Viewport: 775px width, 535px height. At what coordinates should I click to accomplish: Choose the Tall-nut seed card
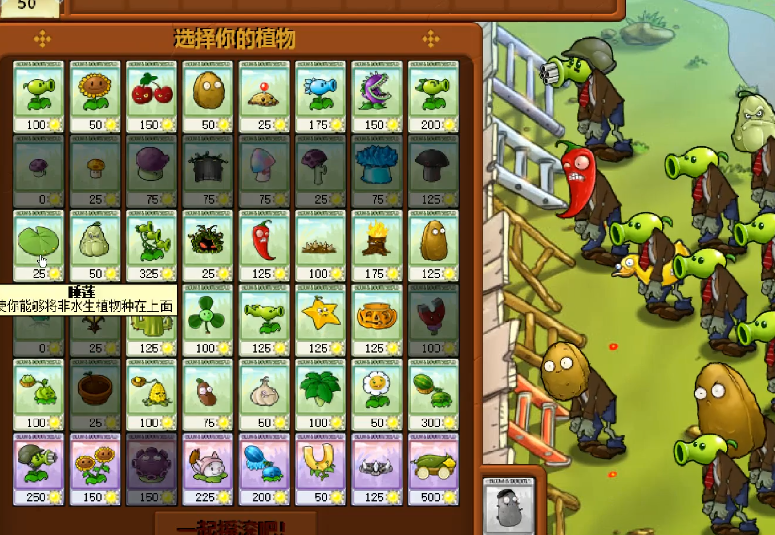(x=431, y=245)
